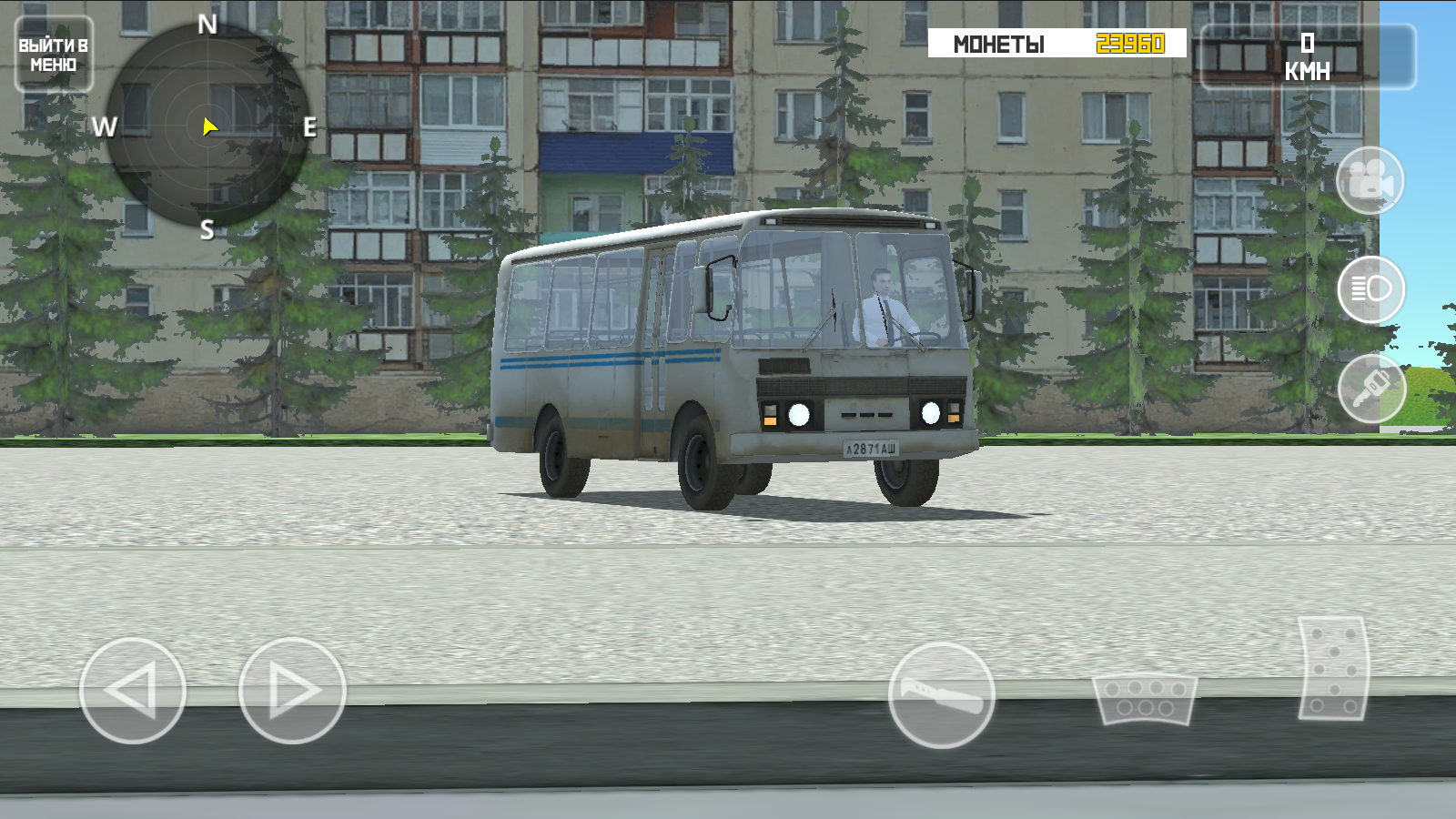The image size is (1456, 819).
Task: Click the КМН speed display
Action: pos(1308,55)
